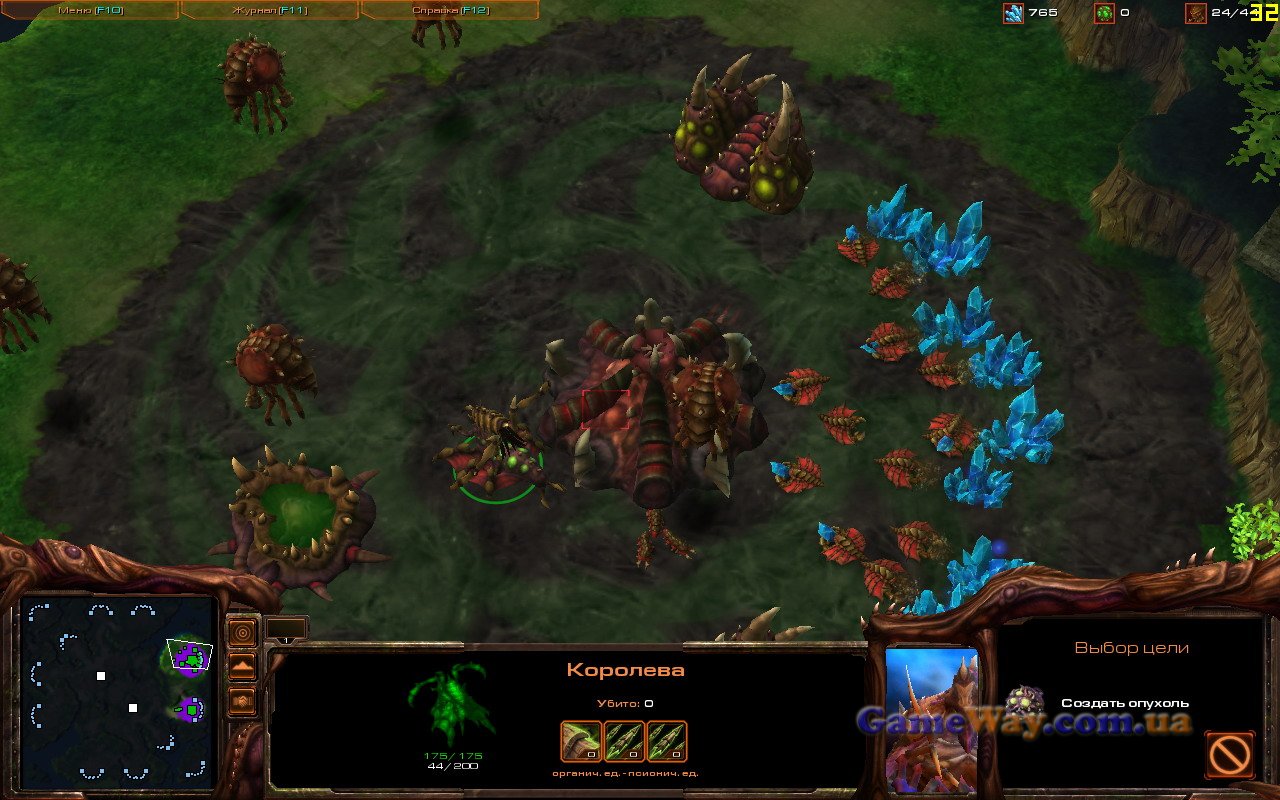
Task: Click the minerals resource icon
Action: coord(1013,13)
